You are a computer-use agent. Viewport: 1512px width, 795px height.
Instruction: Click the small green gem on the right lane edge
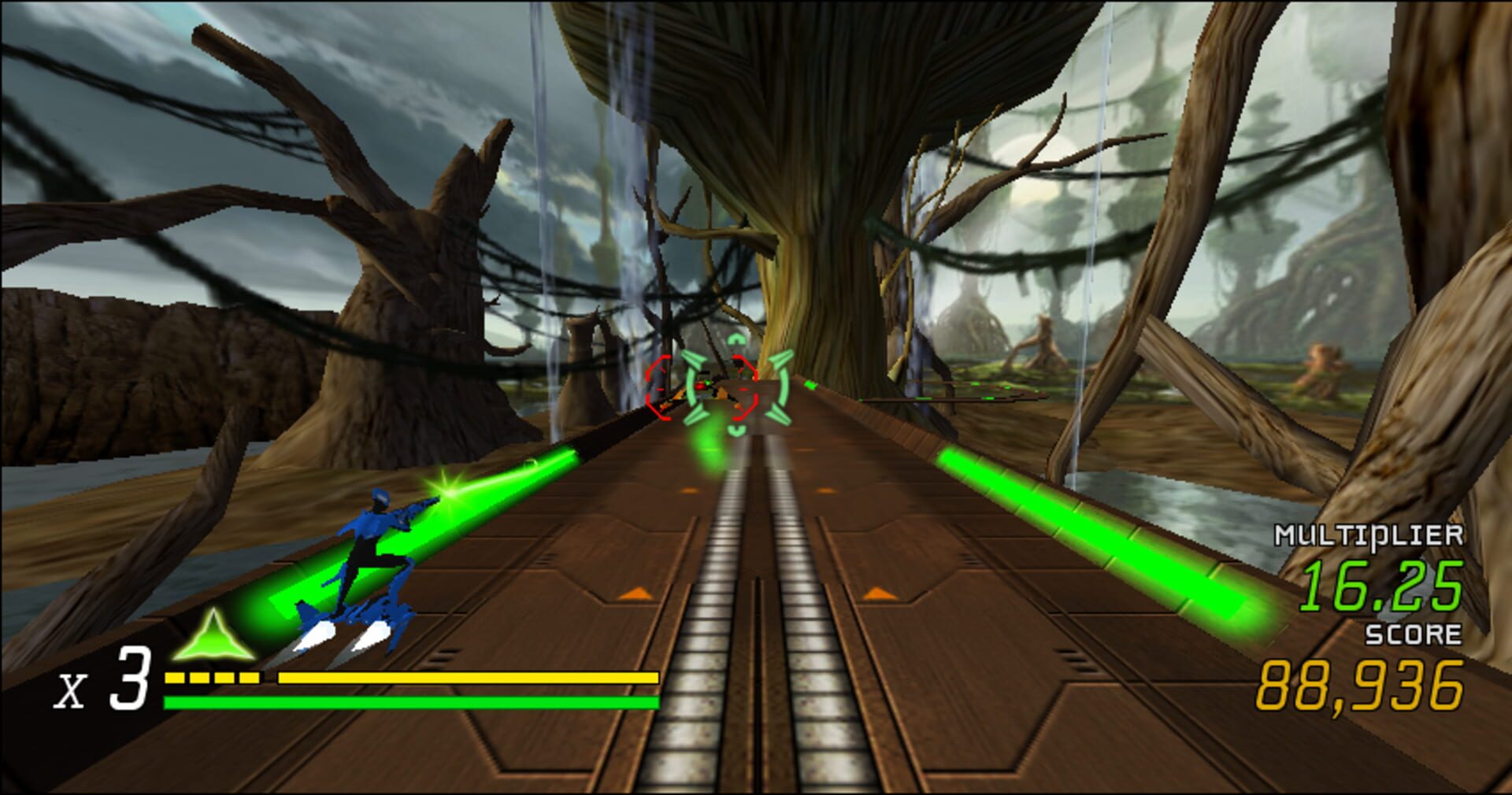click(811, 385)
